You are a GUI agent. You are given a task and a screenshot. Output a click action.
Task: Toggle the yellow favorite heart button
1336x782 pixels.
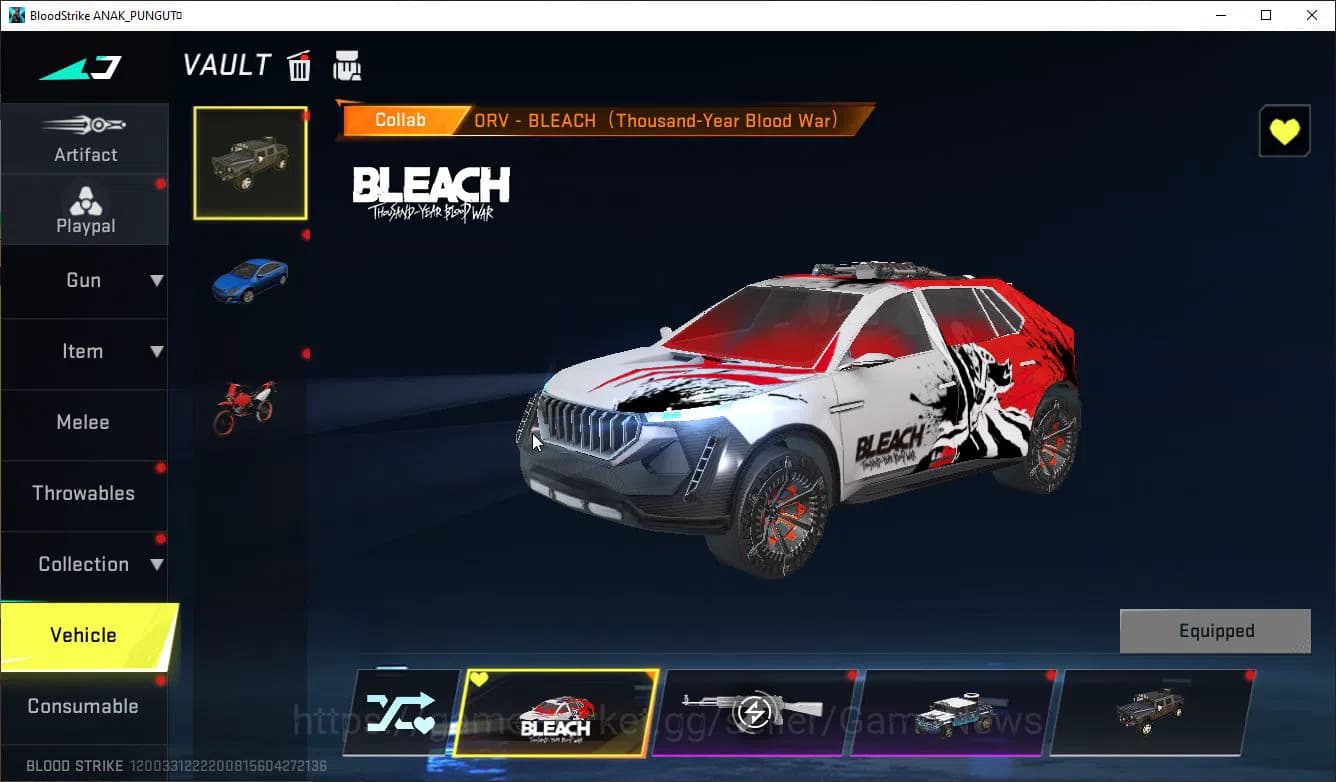coord(1284,130)
